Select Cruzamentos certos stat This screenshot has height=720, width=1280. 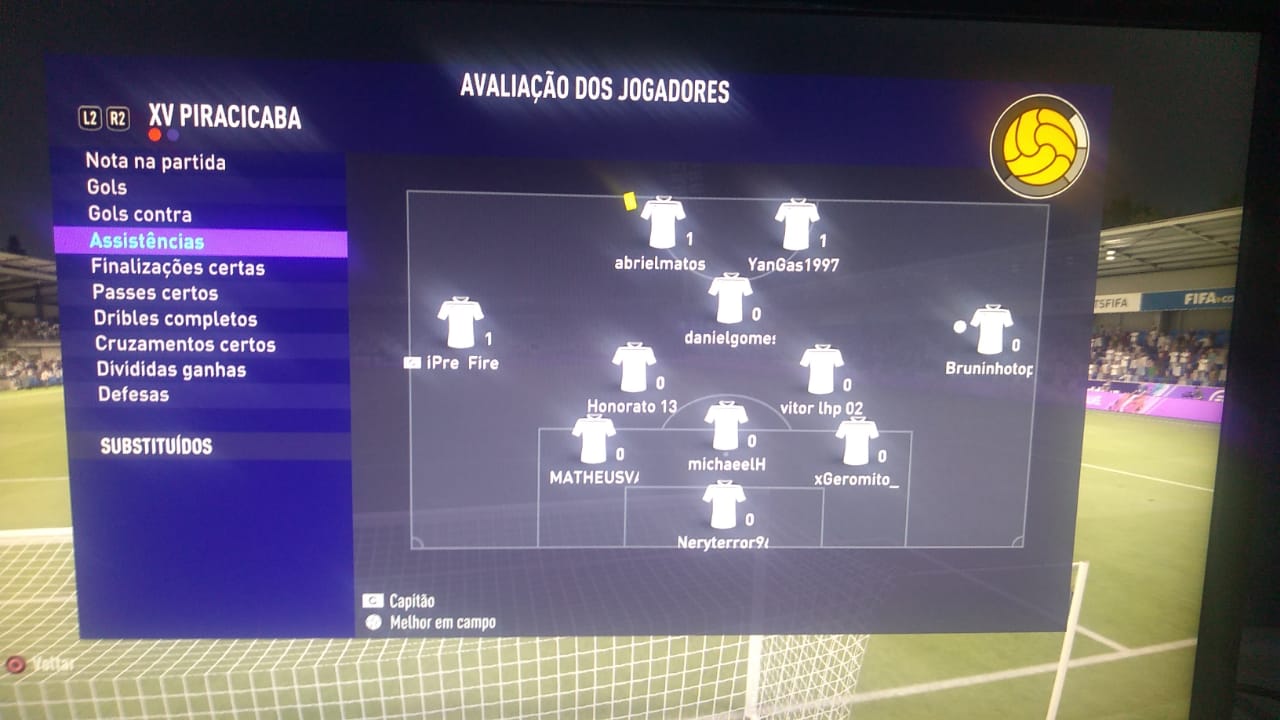(185, 344)
